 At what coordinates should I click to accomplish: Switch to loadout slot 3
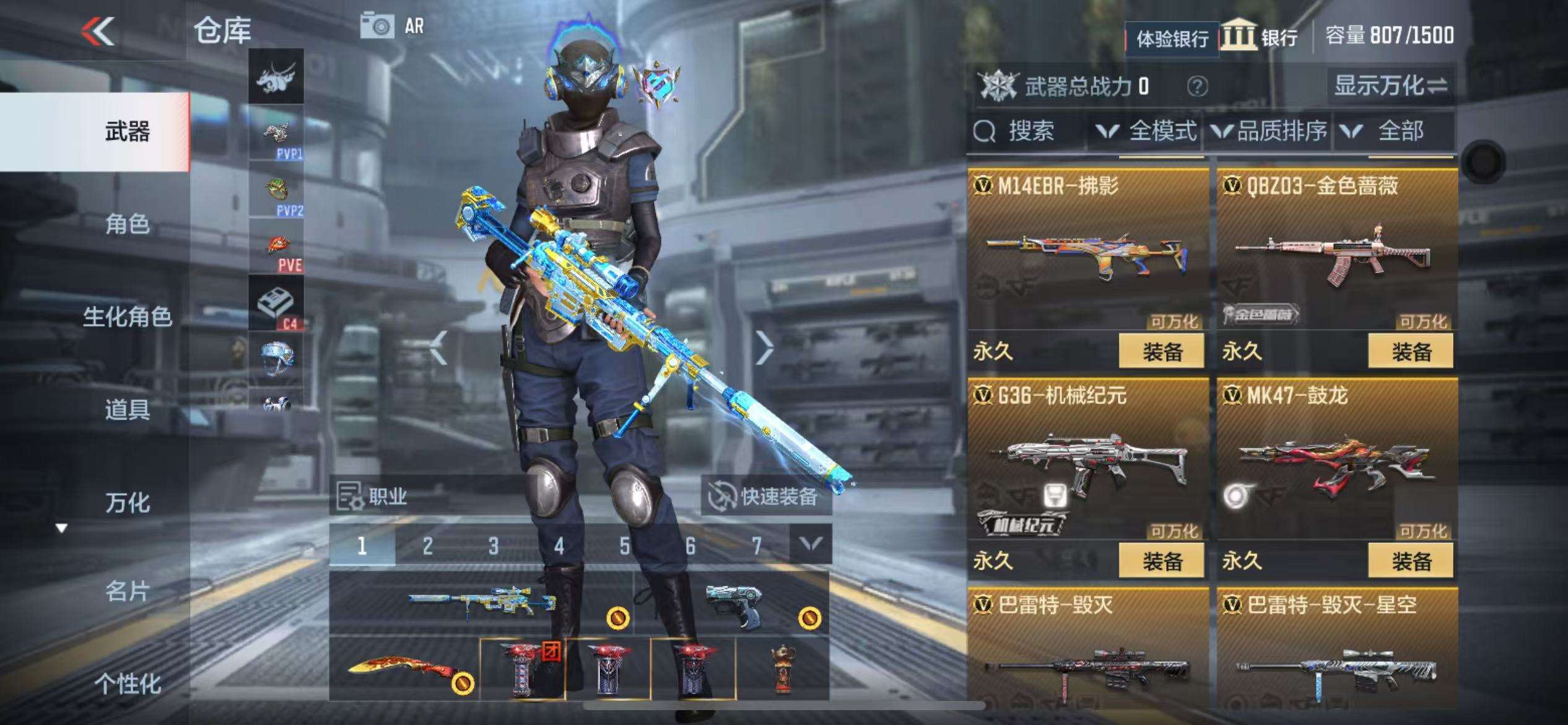[x=493, y=546]
